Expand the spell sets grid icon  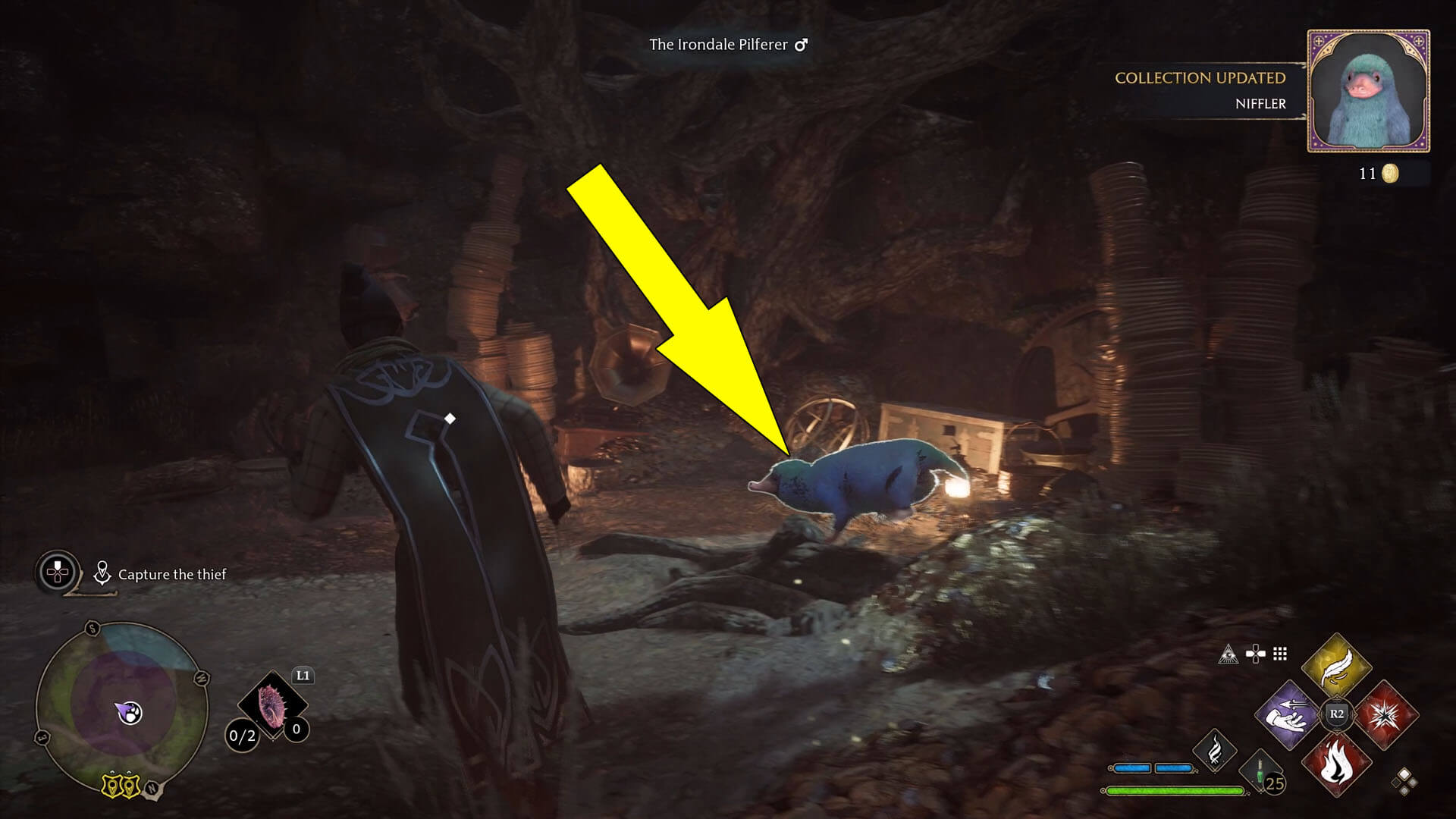1279,654
